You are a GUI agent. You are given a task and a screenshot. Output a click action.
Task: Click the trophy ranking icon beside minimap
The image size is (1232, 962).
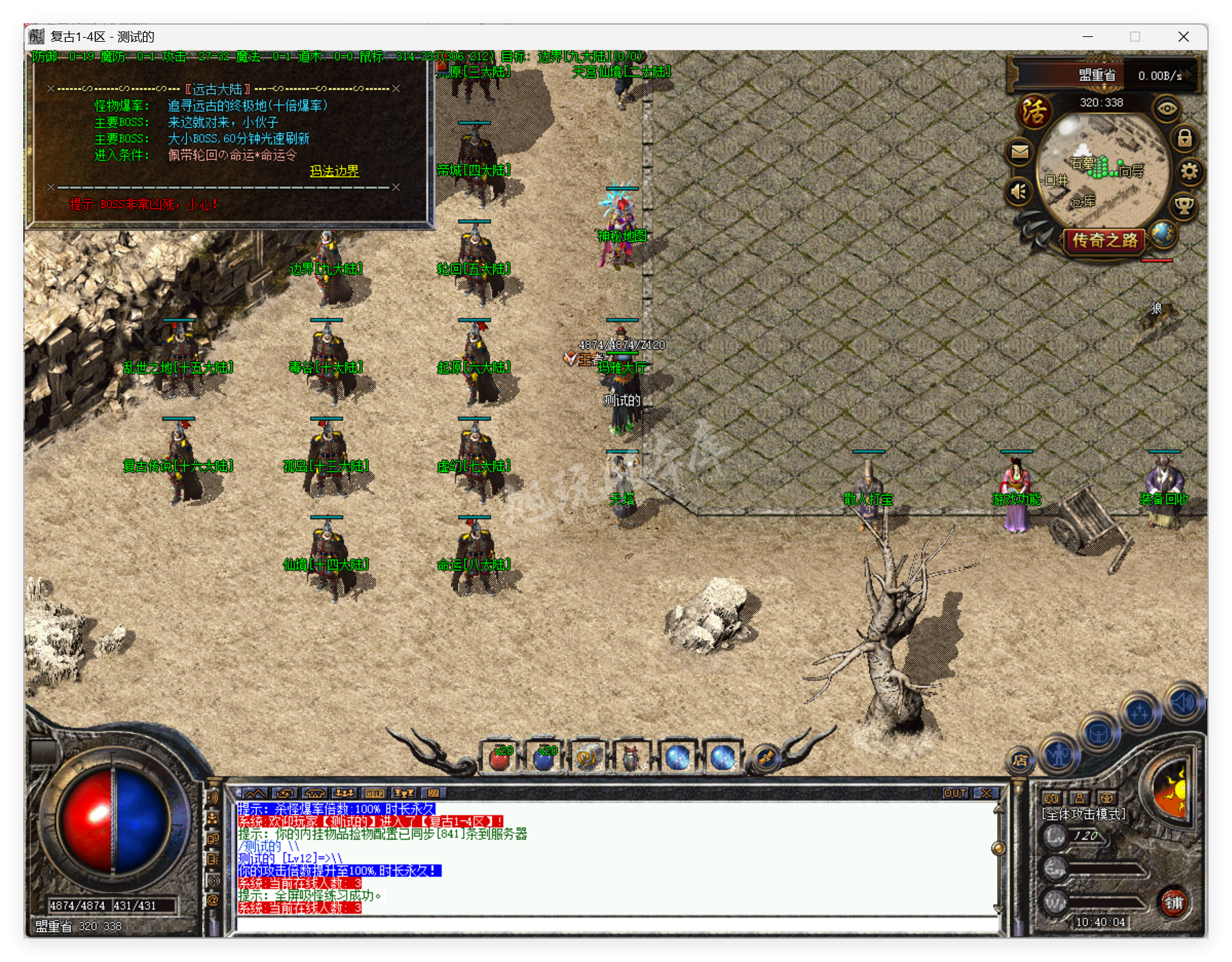(1184, 207)
